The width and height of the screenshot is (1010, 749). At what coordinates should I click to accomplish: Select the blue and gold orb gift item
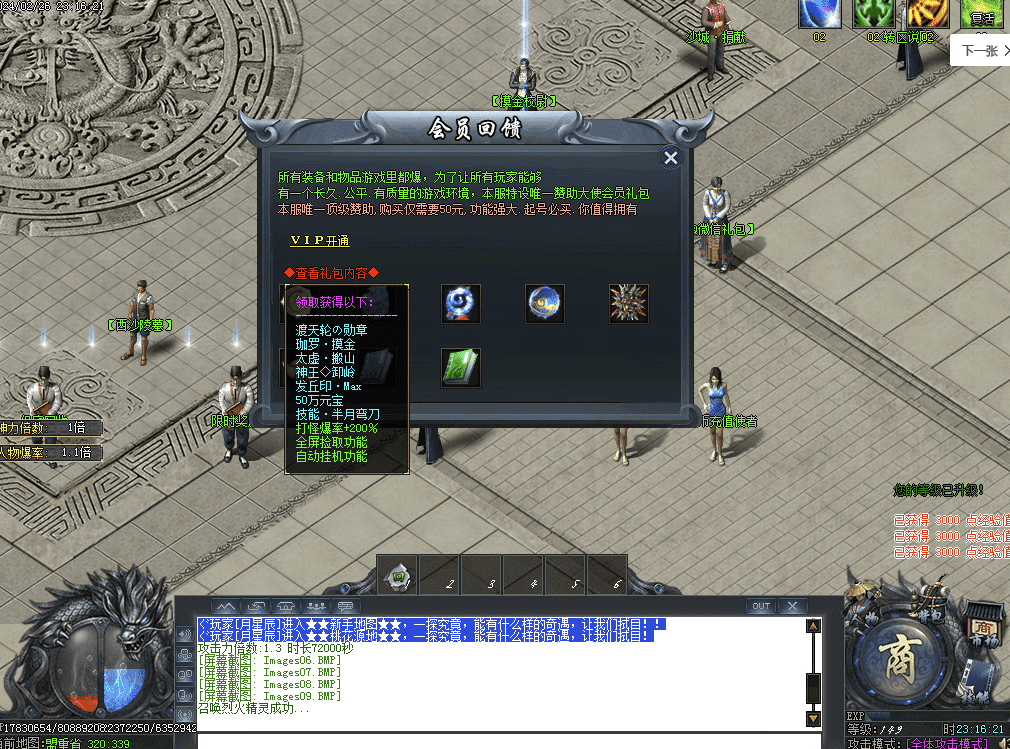[x=545, y=303]
